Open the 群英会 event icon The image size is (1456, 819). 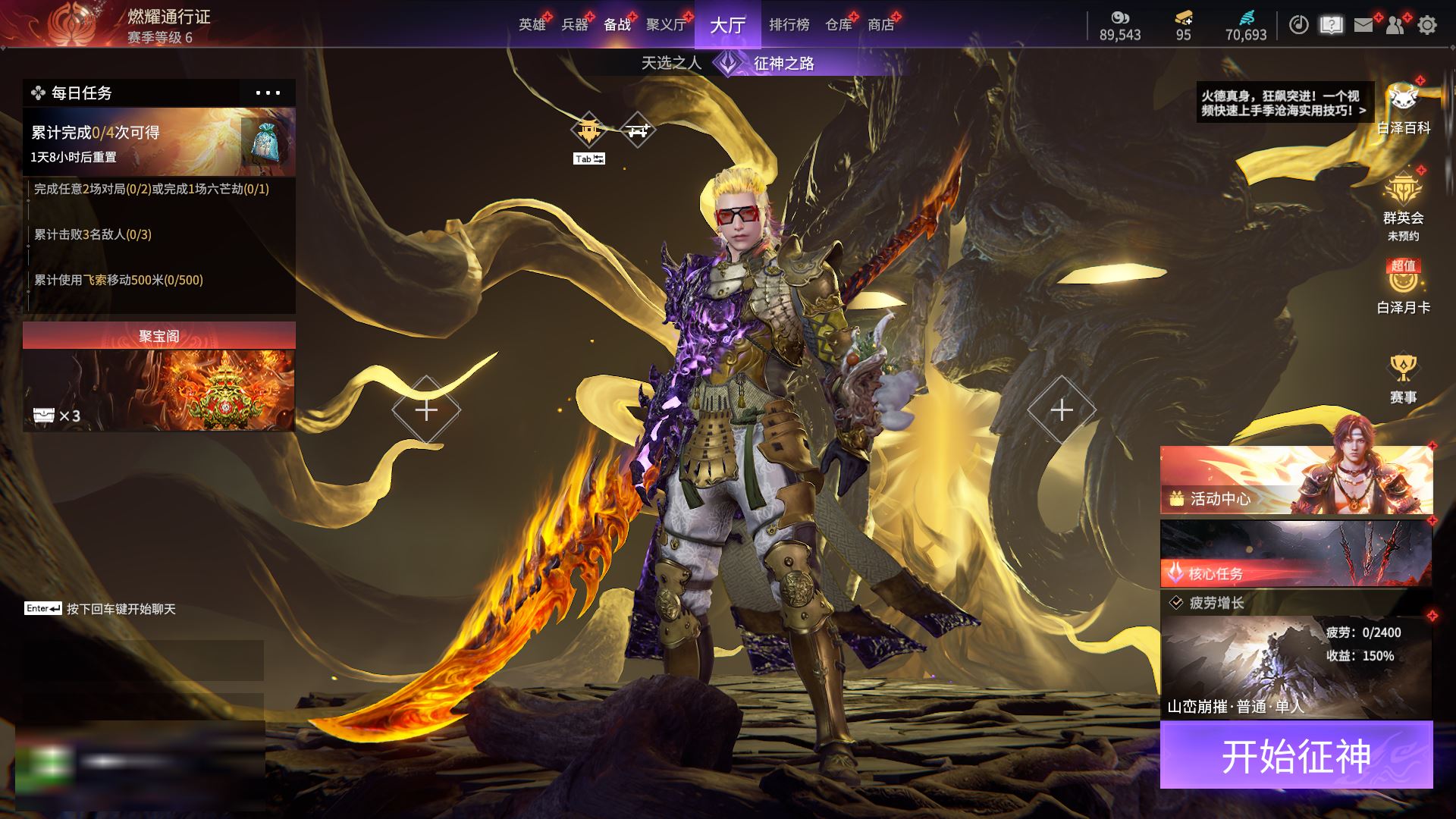[x=1403, y=201]
